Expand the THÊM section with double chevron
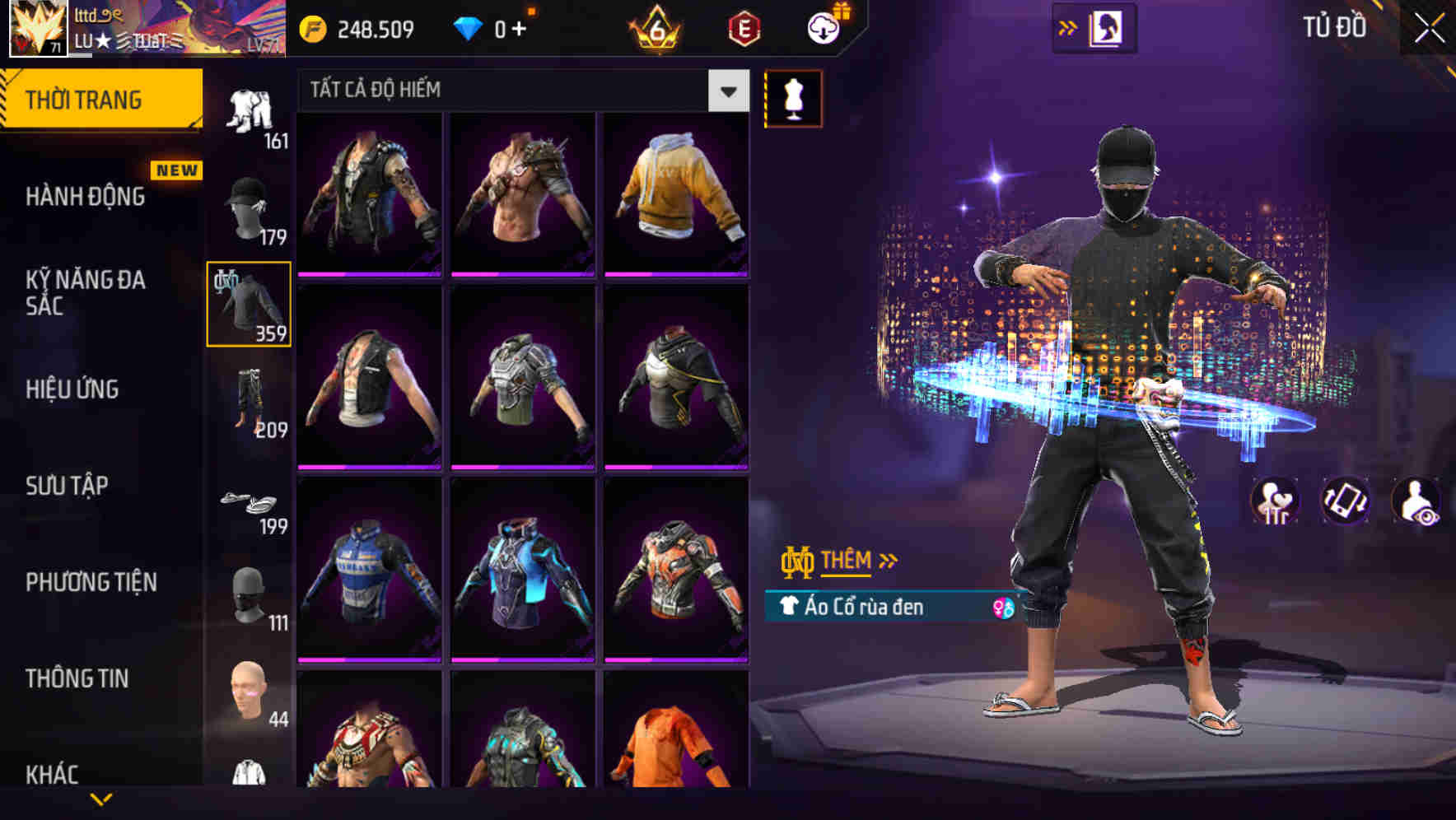The image size is (1456, 820). point(888,561)
